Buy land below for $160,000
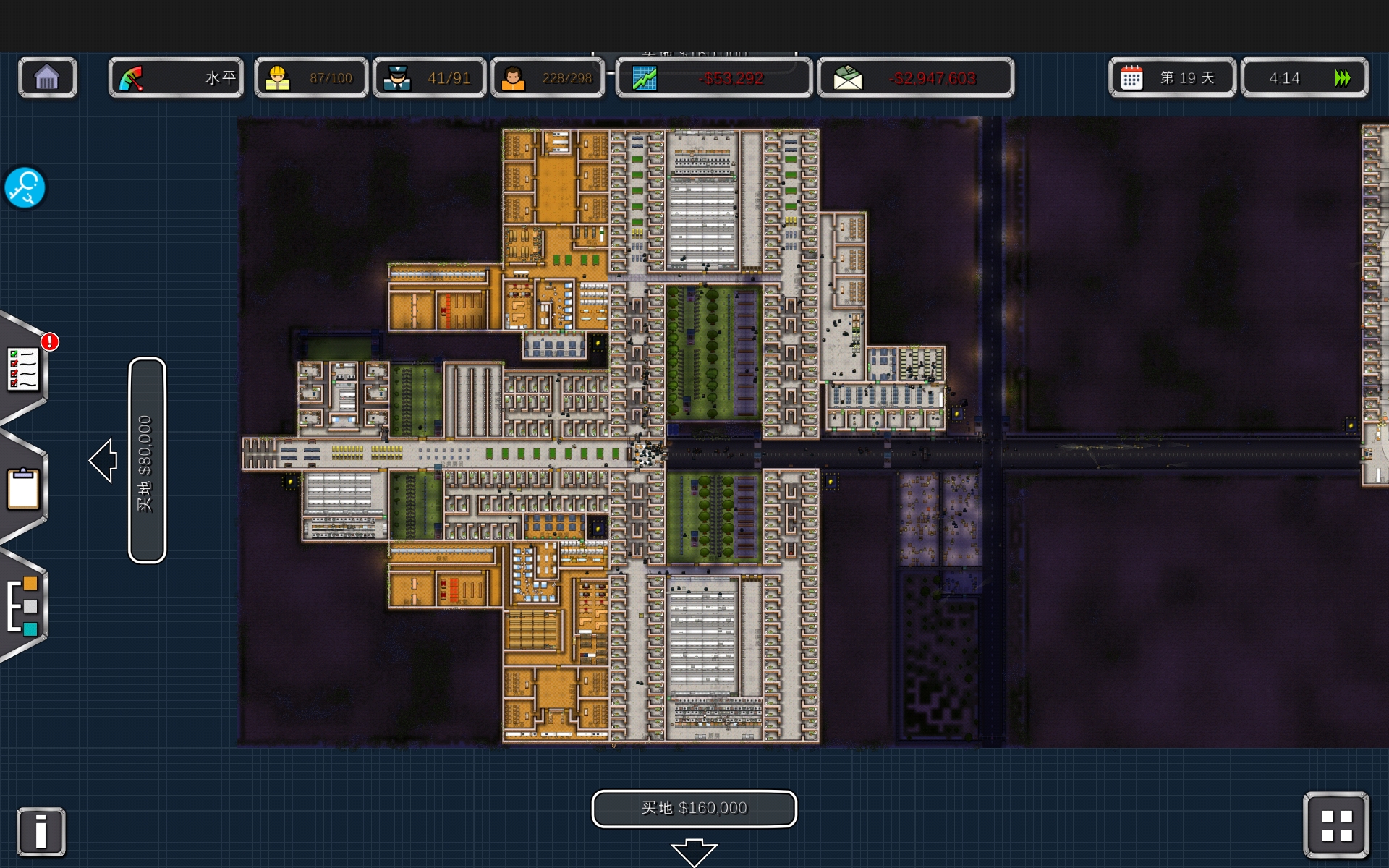This screenshot has height=868, width=1389. pos(694,808)
